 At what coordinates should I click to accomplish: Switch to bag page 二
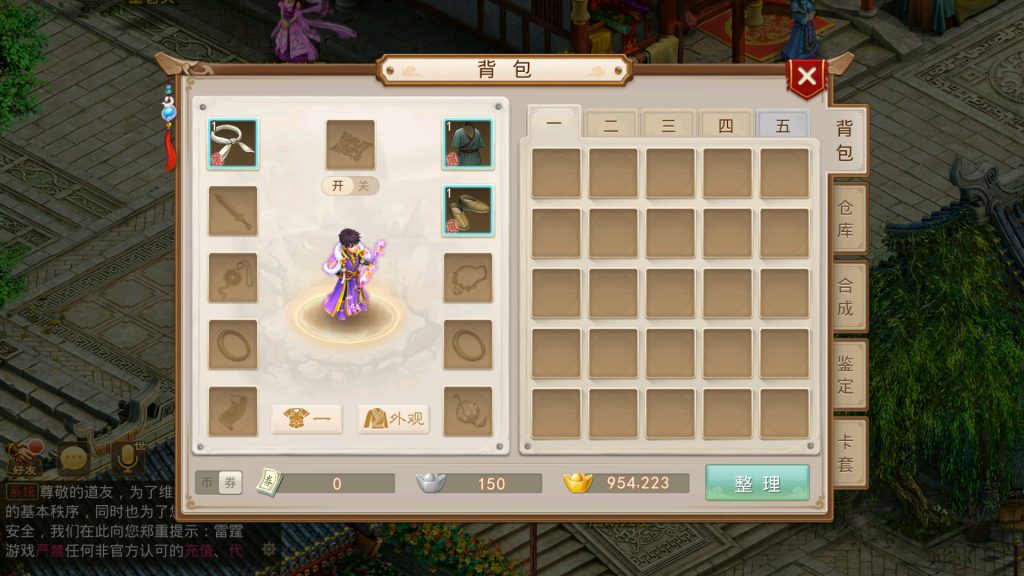(x=611, y=125)
